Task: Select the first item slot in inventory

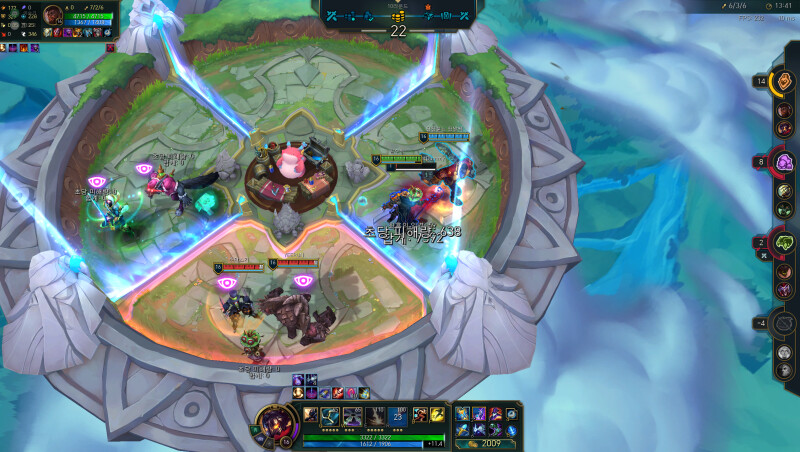Action: pos(462,413)
